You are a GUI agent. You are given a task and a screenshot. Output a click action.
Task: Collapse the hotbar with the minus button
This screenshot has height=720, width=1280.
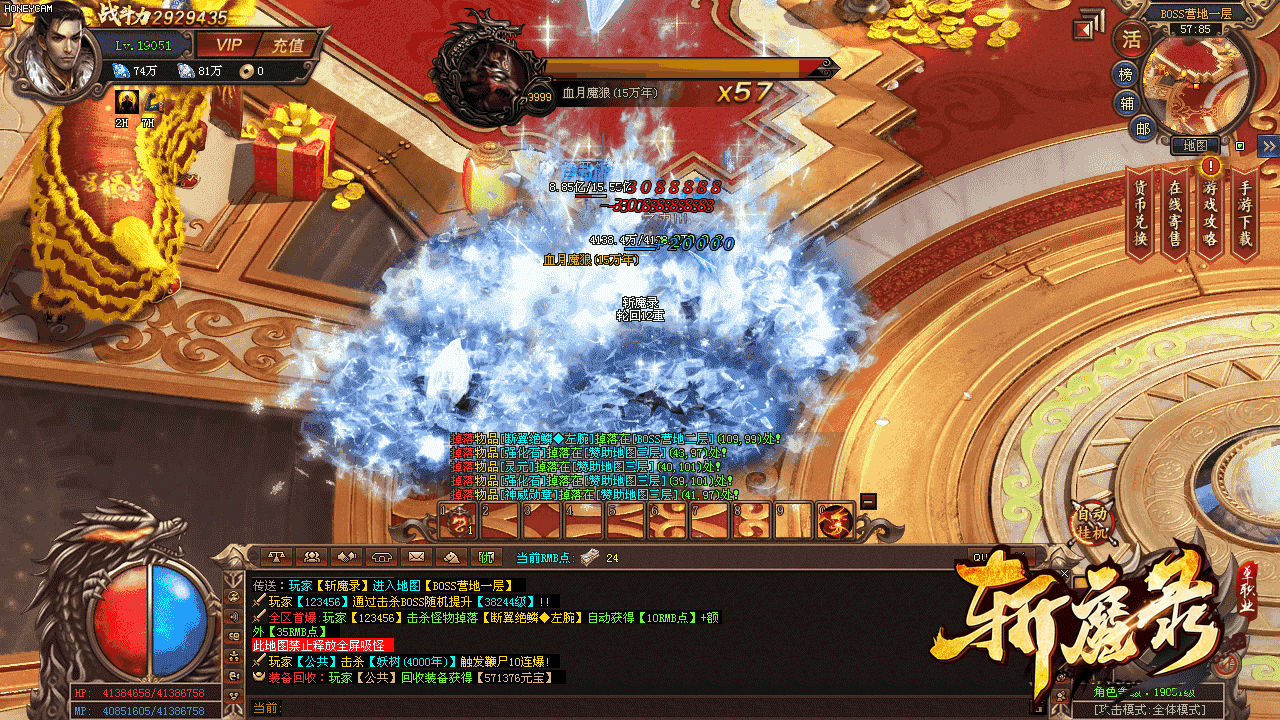[x=868, y=501]
